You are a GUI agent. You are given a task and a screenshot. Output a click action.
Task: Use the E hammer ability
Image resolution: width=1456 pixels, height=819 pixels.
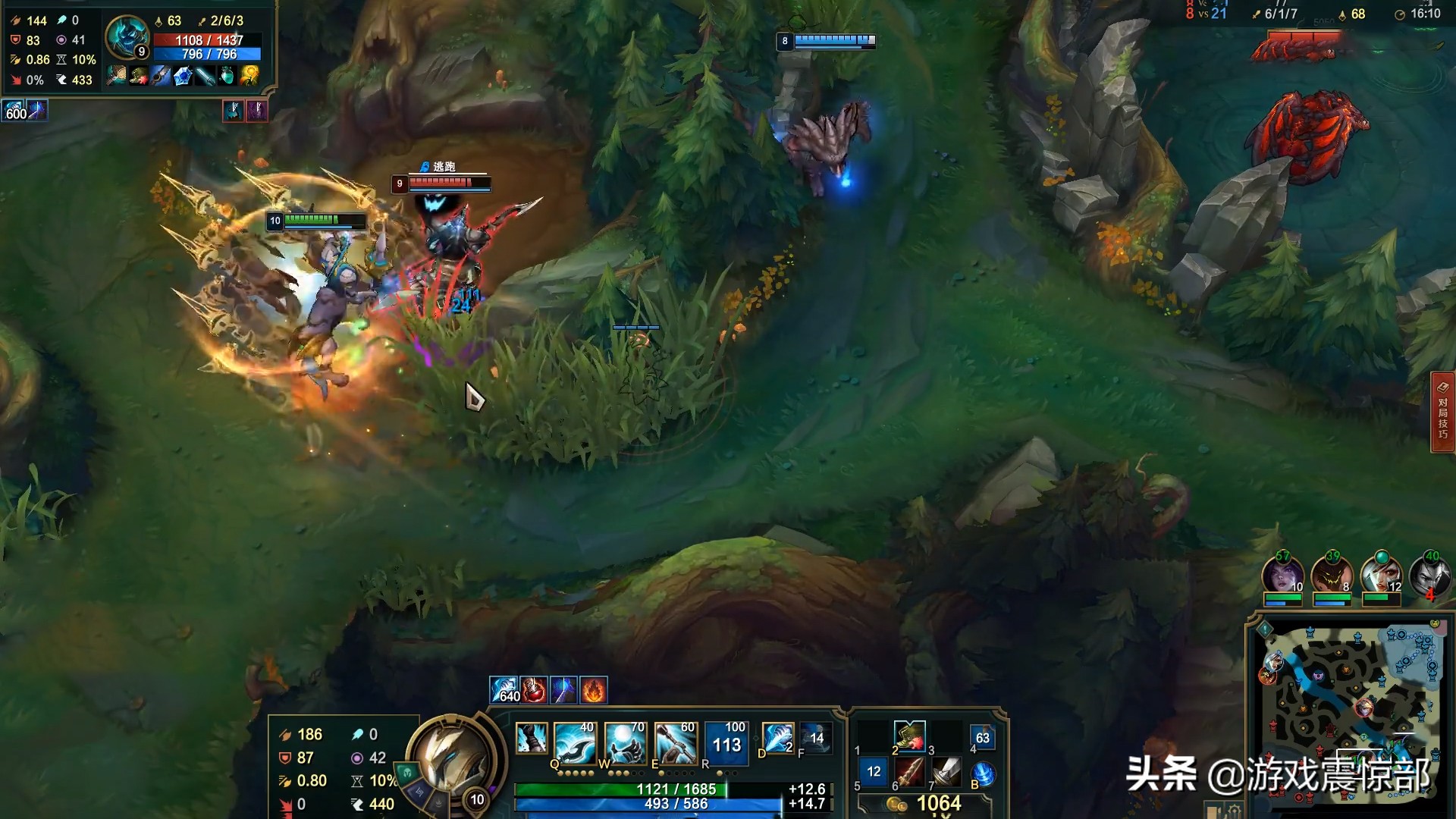pyautogui.click(x=676, y=741)
